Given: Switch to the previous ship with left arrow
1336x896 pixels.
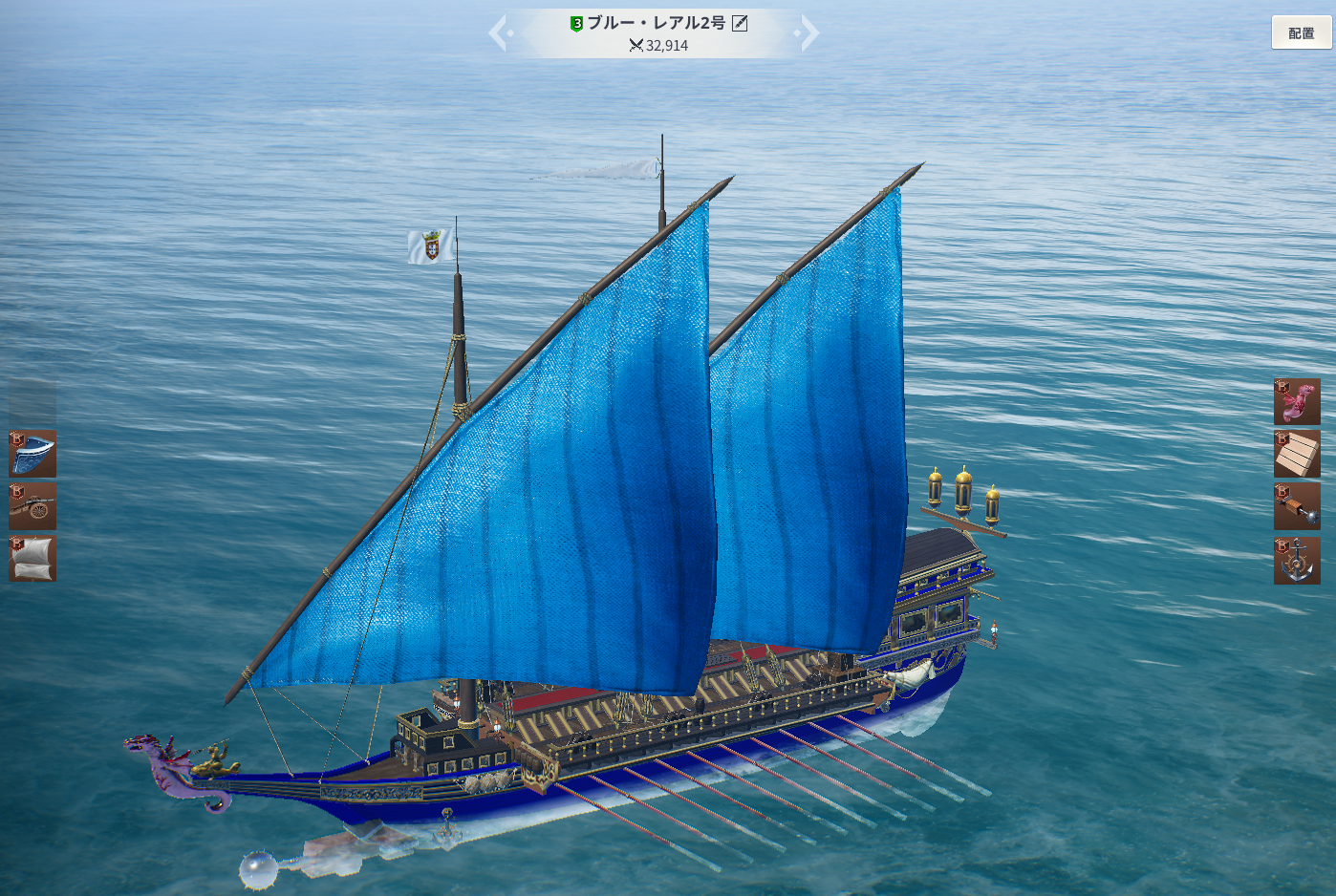Looking at the screenshot, I should tap(499, 33).
